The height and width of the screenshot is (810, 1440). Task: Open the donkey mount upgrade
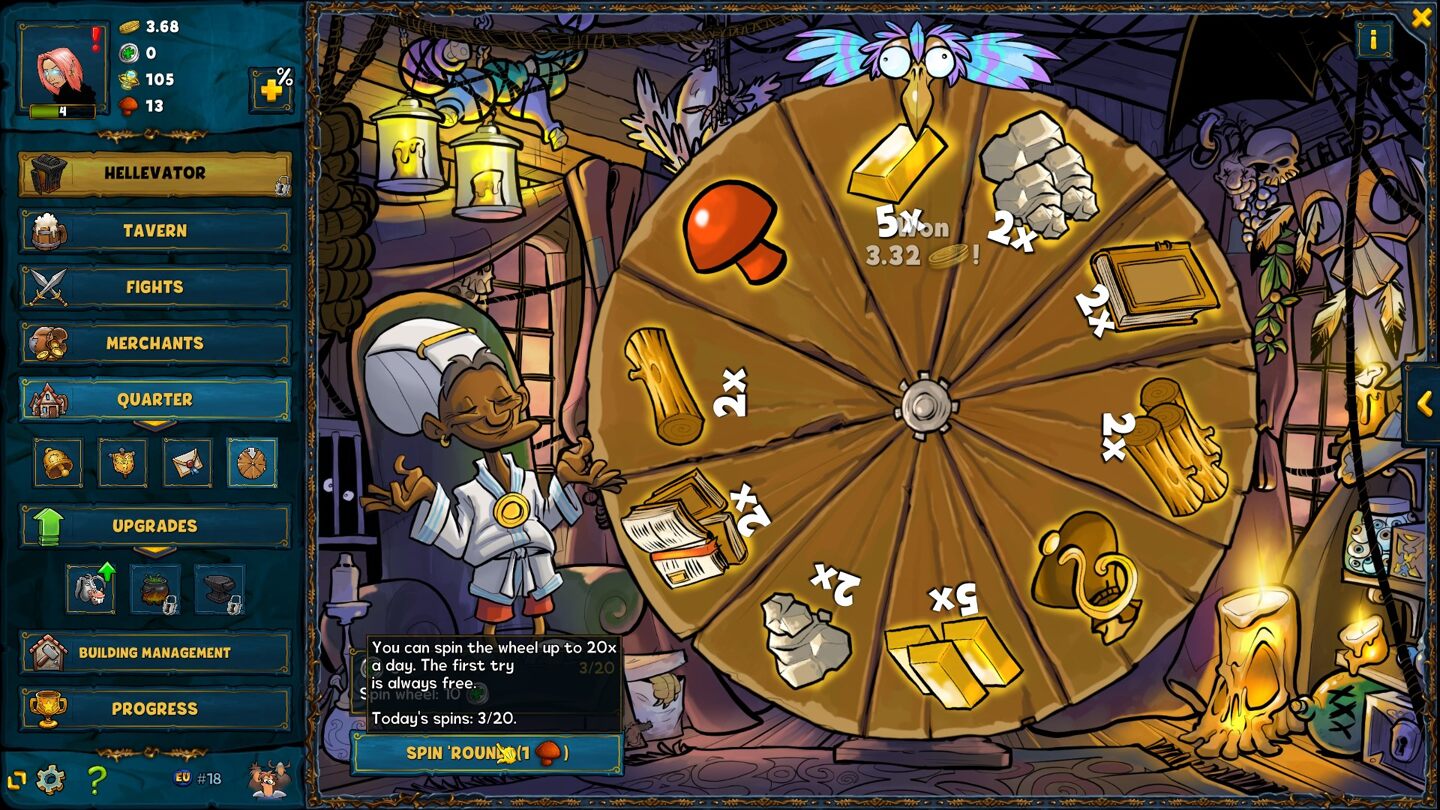pos(91,589)
